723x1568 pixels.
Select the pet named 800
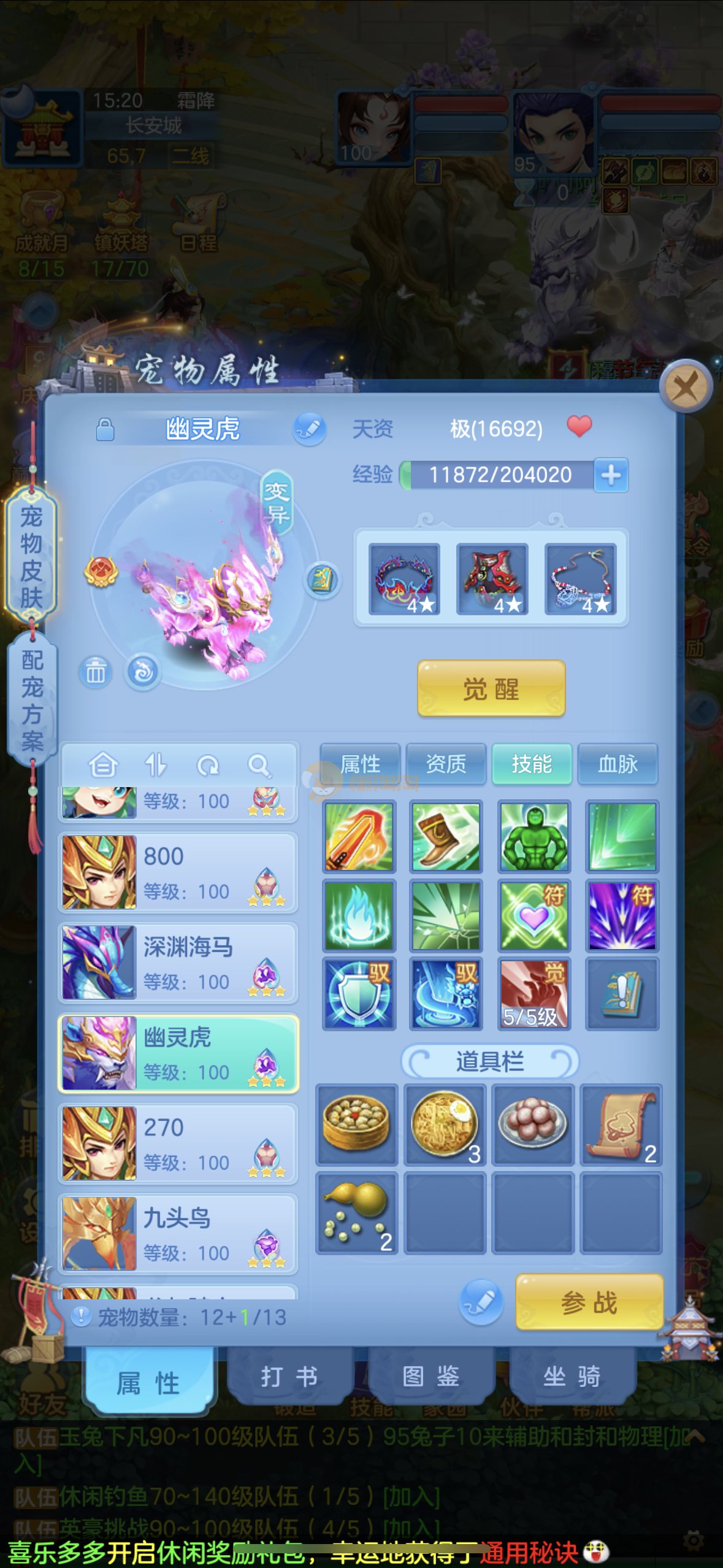tap(178, 872)
